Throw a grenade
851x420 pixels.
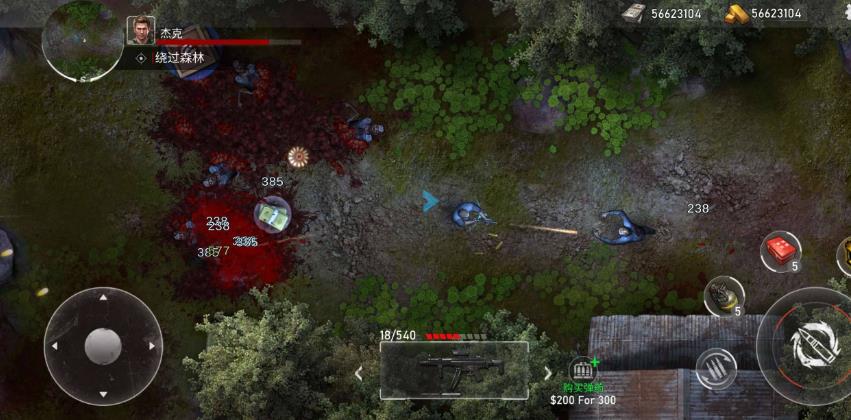tap(722, 296)
